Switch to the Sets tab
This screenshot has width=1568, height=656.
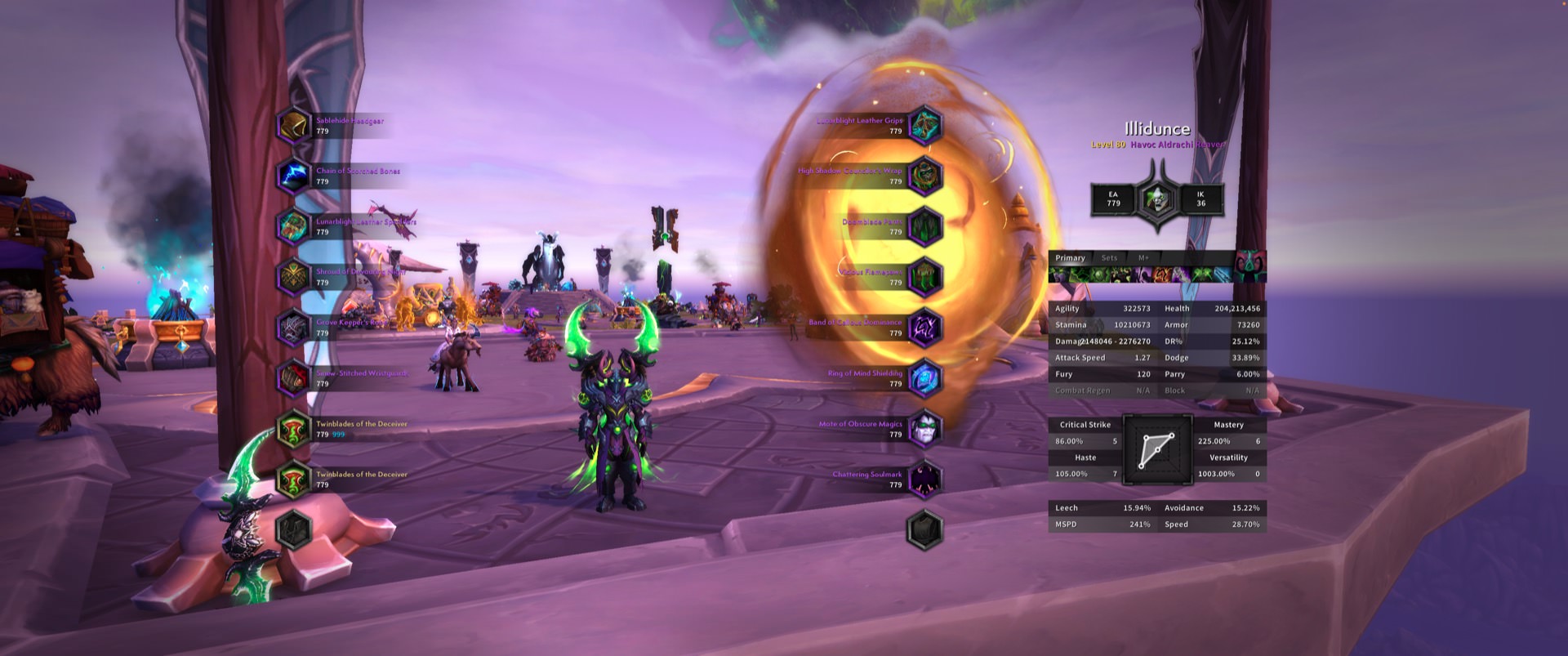(1109, 258)
